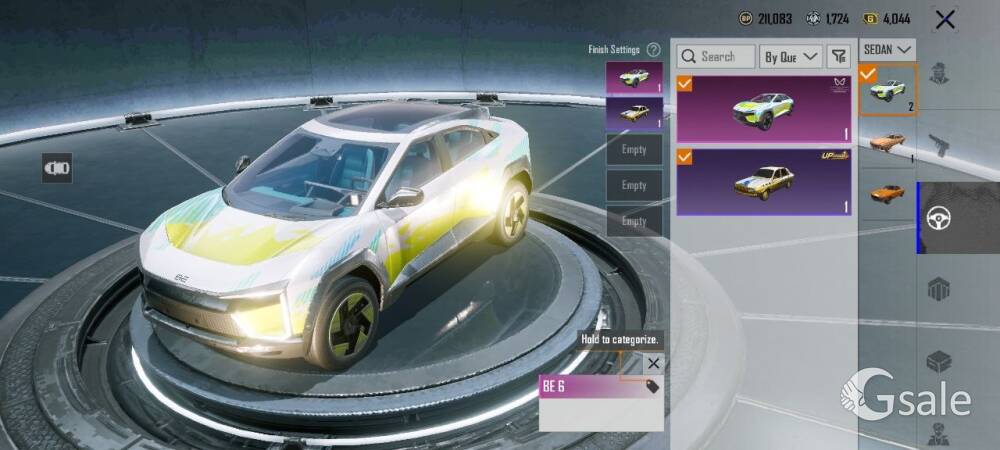Open Finish Settings help question mark
This screenshot has height=450, width=1000.
click(x=653, y=50)
